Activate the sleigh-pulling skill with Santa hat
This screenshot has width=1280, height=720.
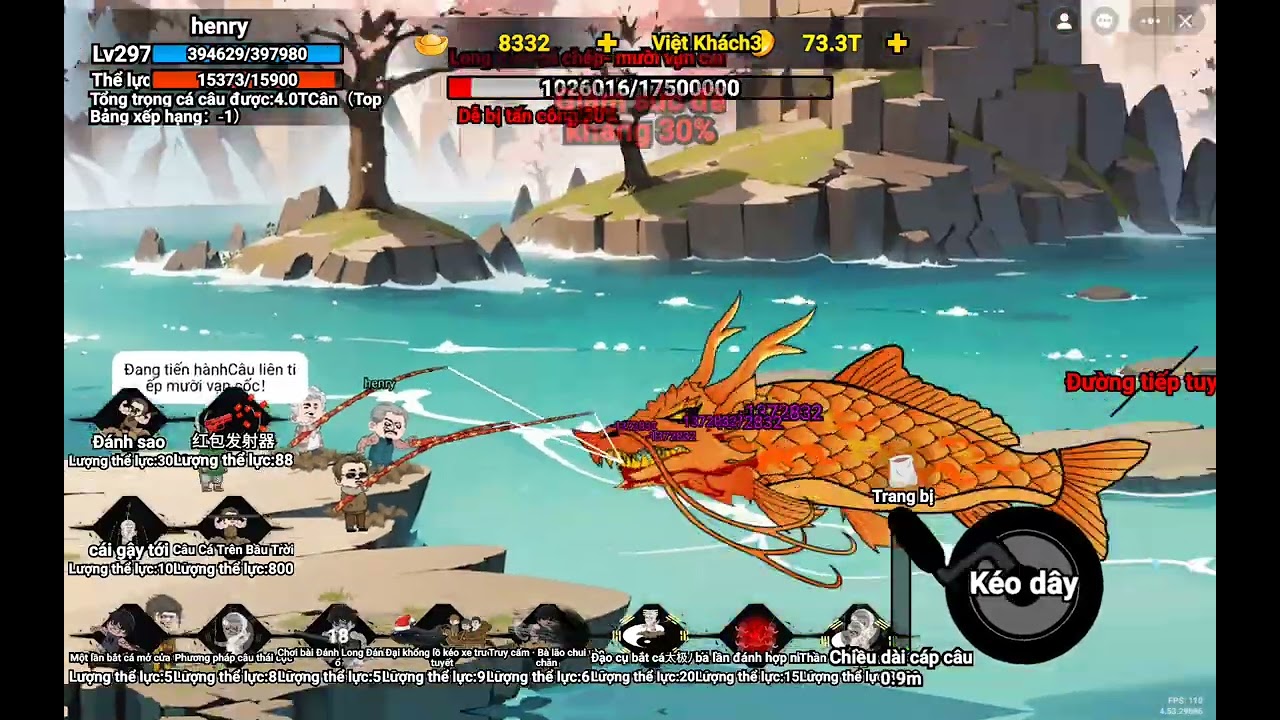click(x=441, y=630)
